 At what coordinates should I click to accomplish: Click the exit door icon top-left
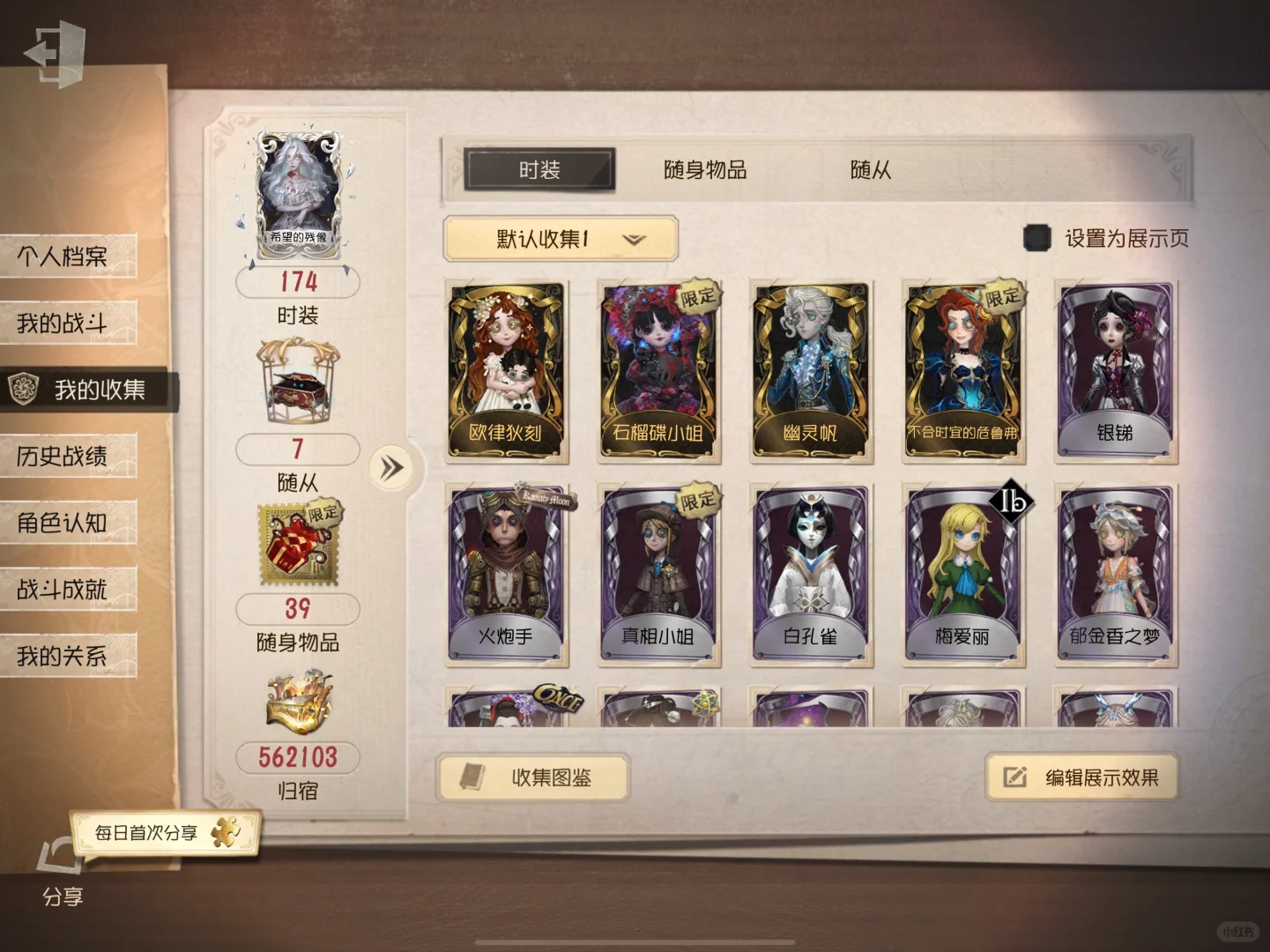[56, 50]
